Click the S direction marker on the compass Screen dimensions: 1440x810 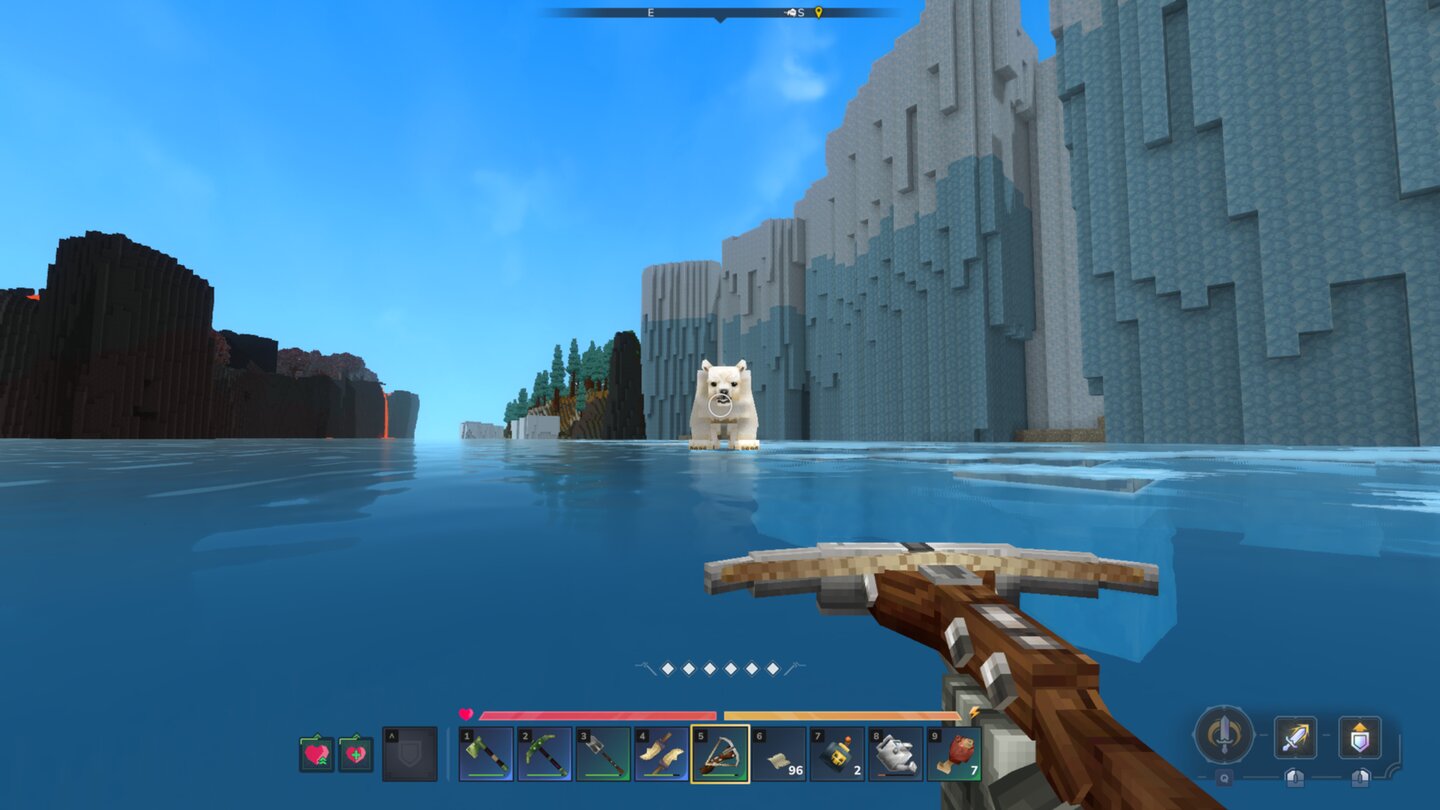pyautogui.click(x=800, y=12)
